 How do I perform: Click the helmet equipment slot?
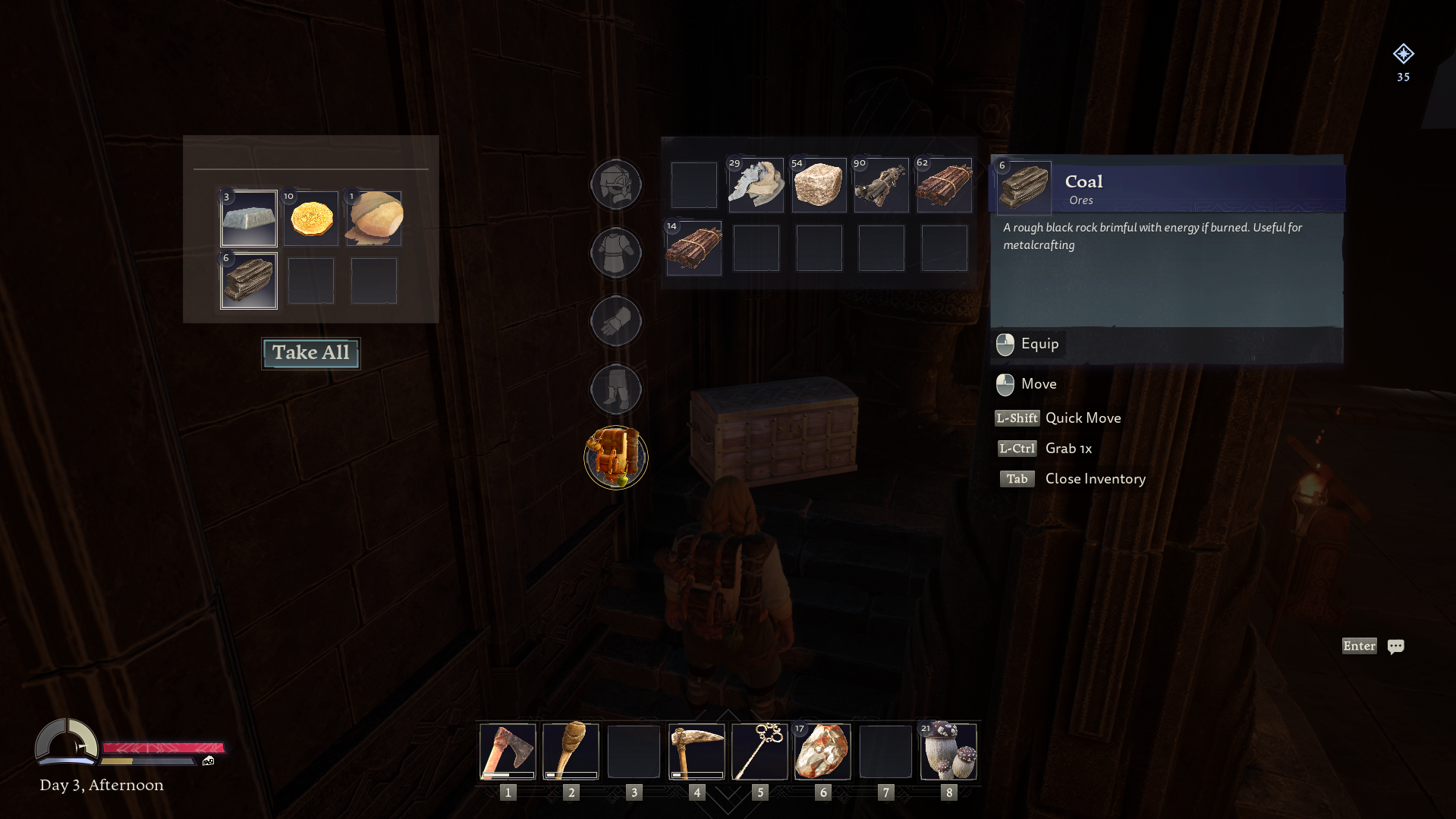(615, 184)
